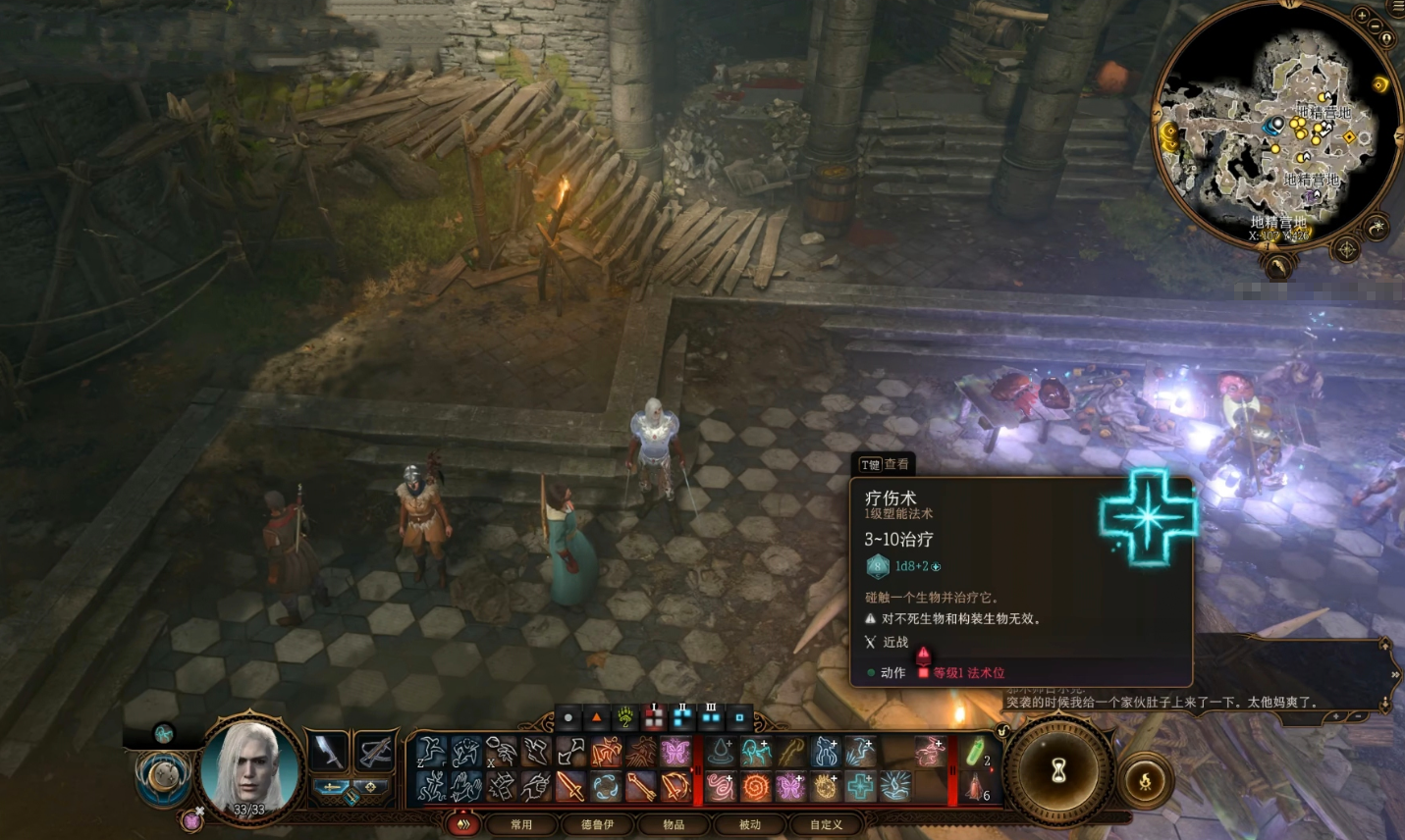Open the 常用 hotbar tab
Image resolution: width=1405 pixels, height=840 pixels.
(520, 824)
